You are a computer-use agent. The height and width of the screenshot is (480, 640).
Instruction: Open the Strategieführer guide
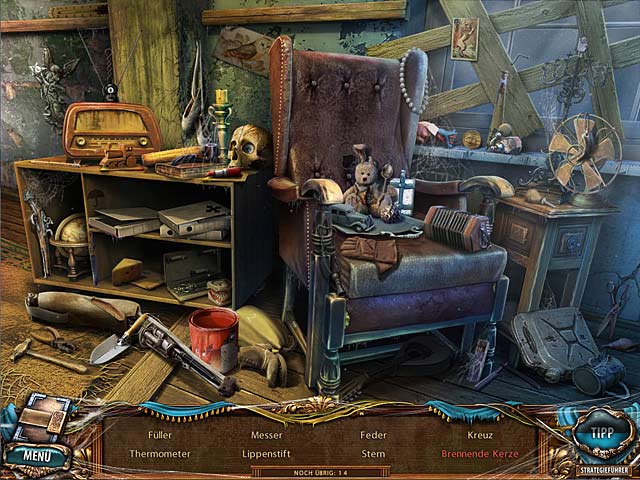click(x=603, y=469)
